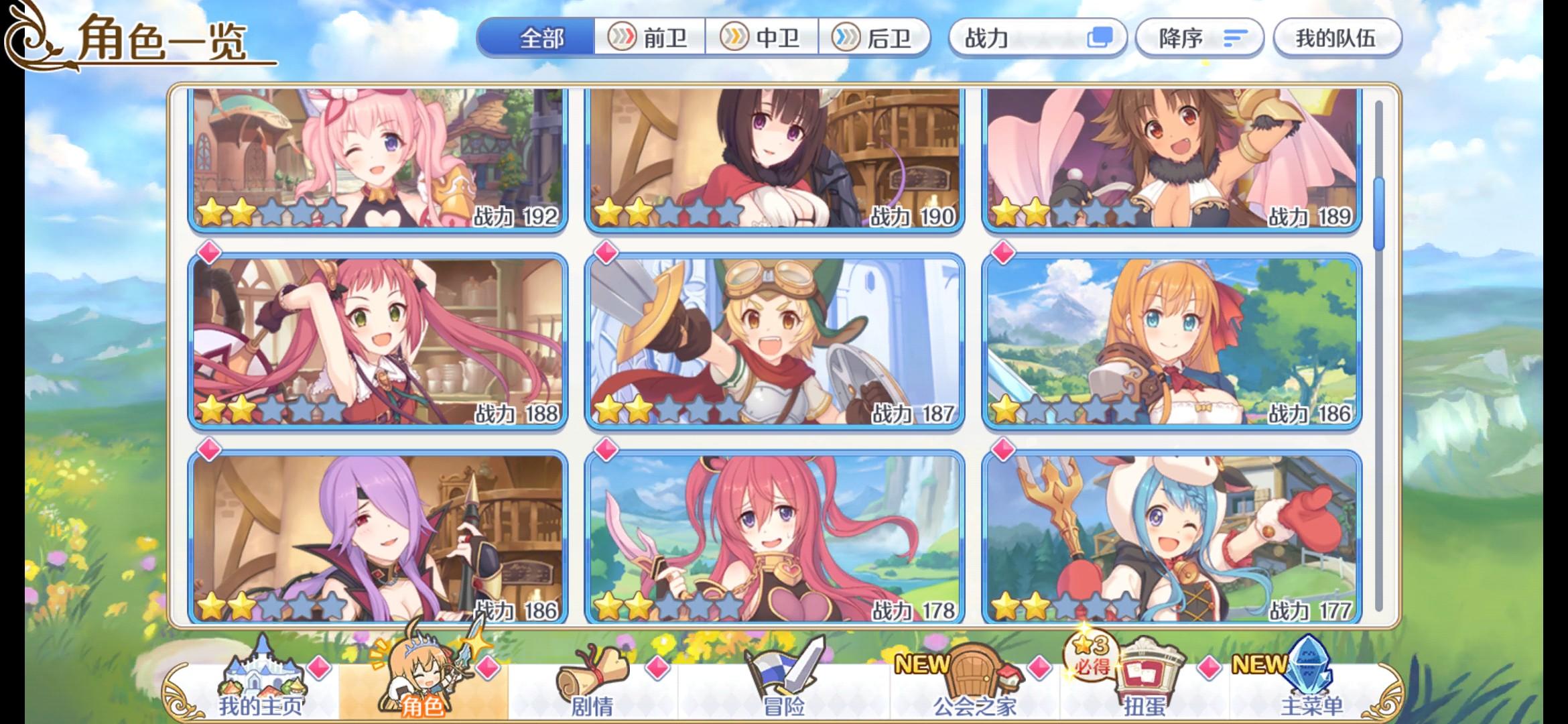The height and width of the screenshot is (724, 1568).
Task: Open the 公会之家 guild house icon
Action: pyautogui.click(x=975, y=674)
